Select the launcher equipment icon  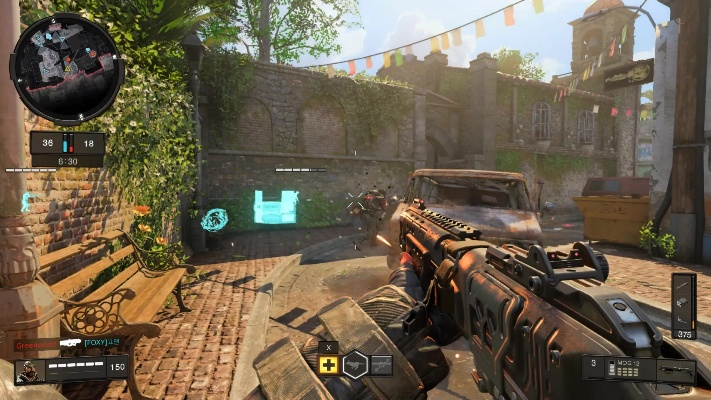[381, 365]
